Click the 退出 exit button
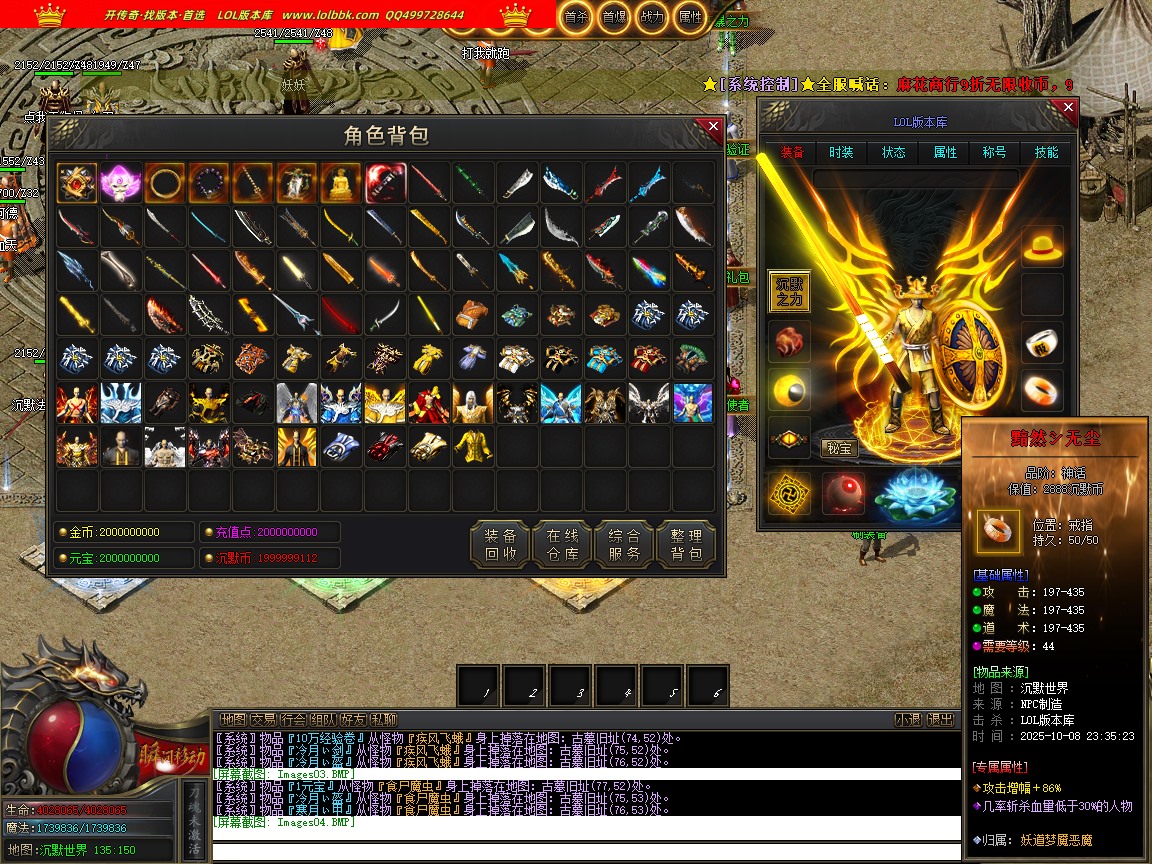 [x=940, y=719]
